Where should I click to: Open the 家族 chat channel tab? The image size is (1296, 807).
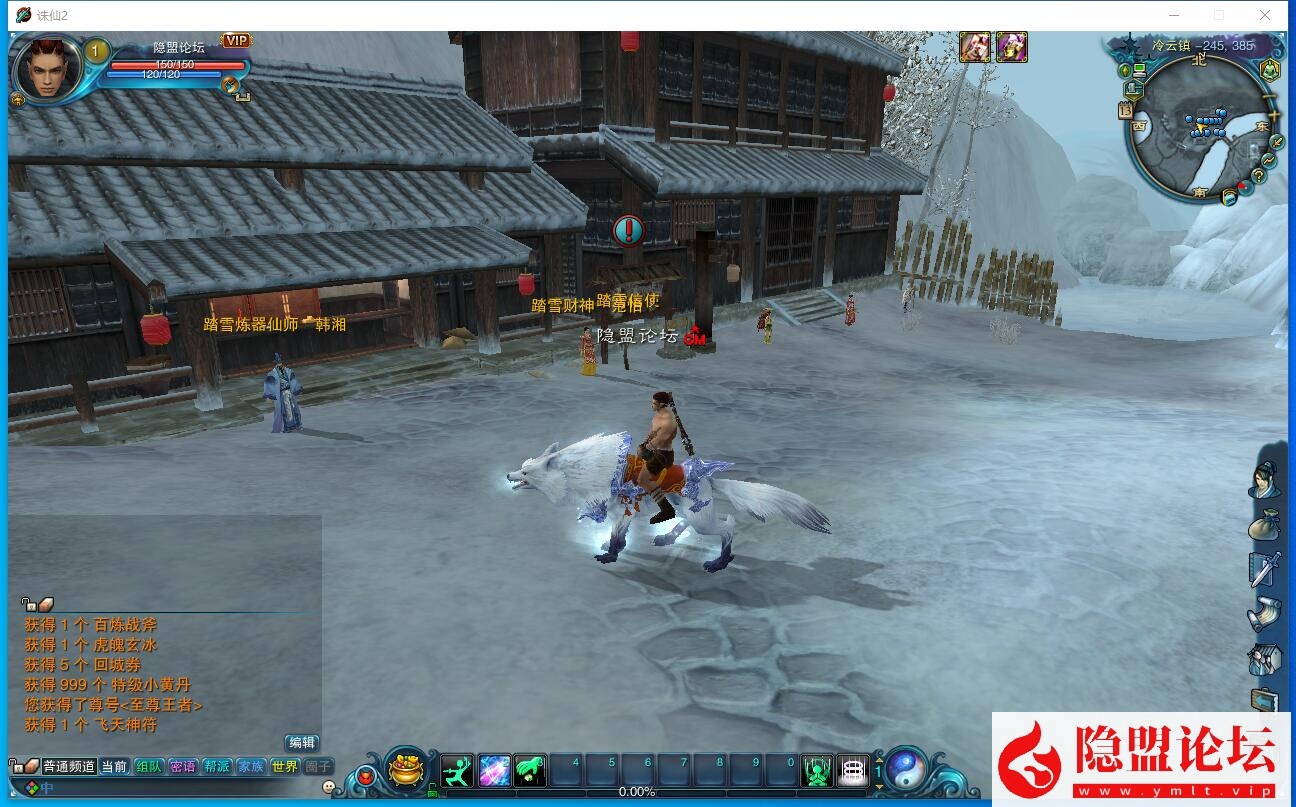coord(251,766)
